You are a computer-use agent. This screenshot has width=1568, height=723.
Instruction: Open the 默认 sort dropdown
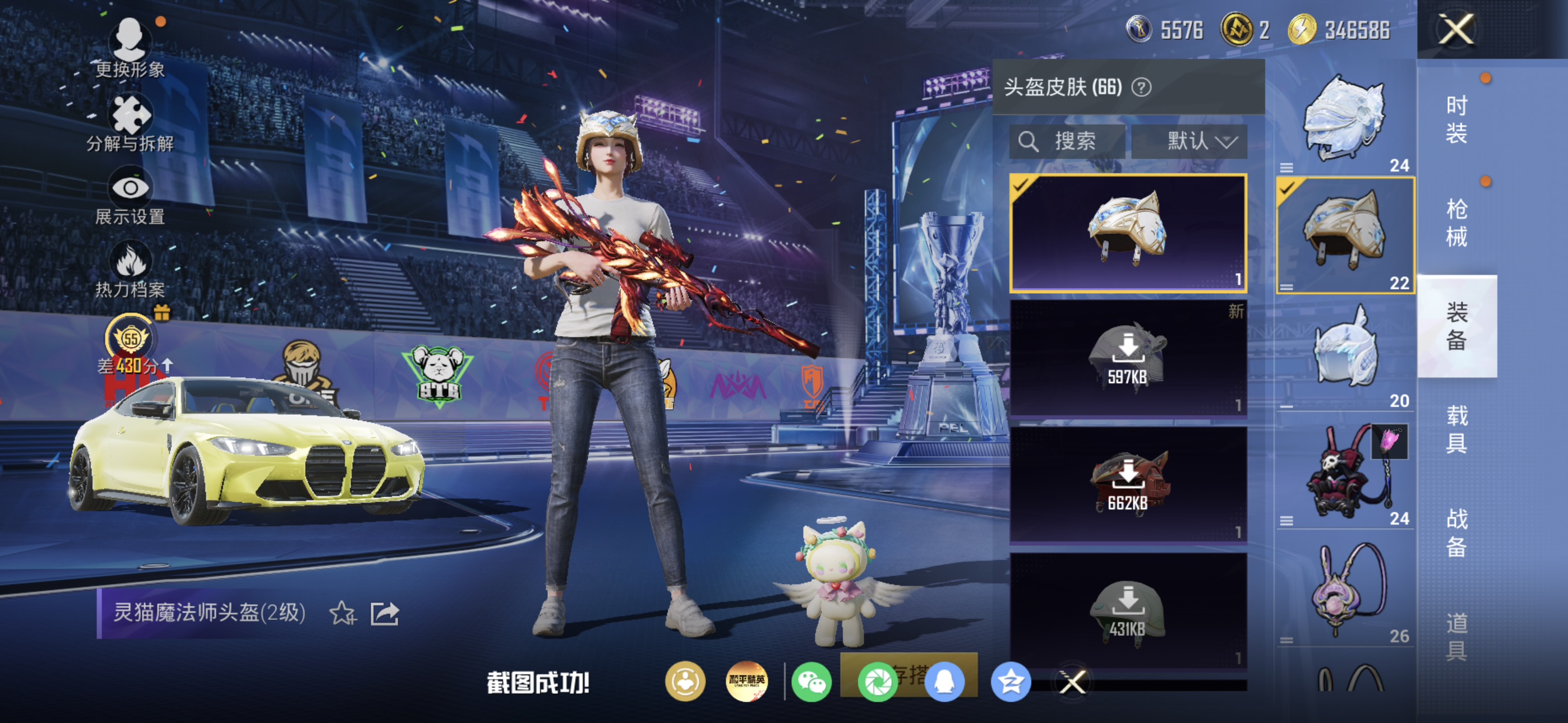coord(1189,142)
